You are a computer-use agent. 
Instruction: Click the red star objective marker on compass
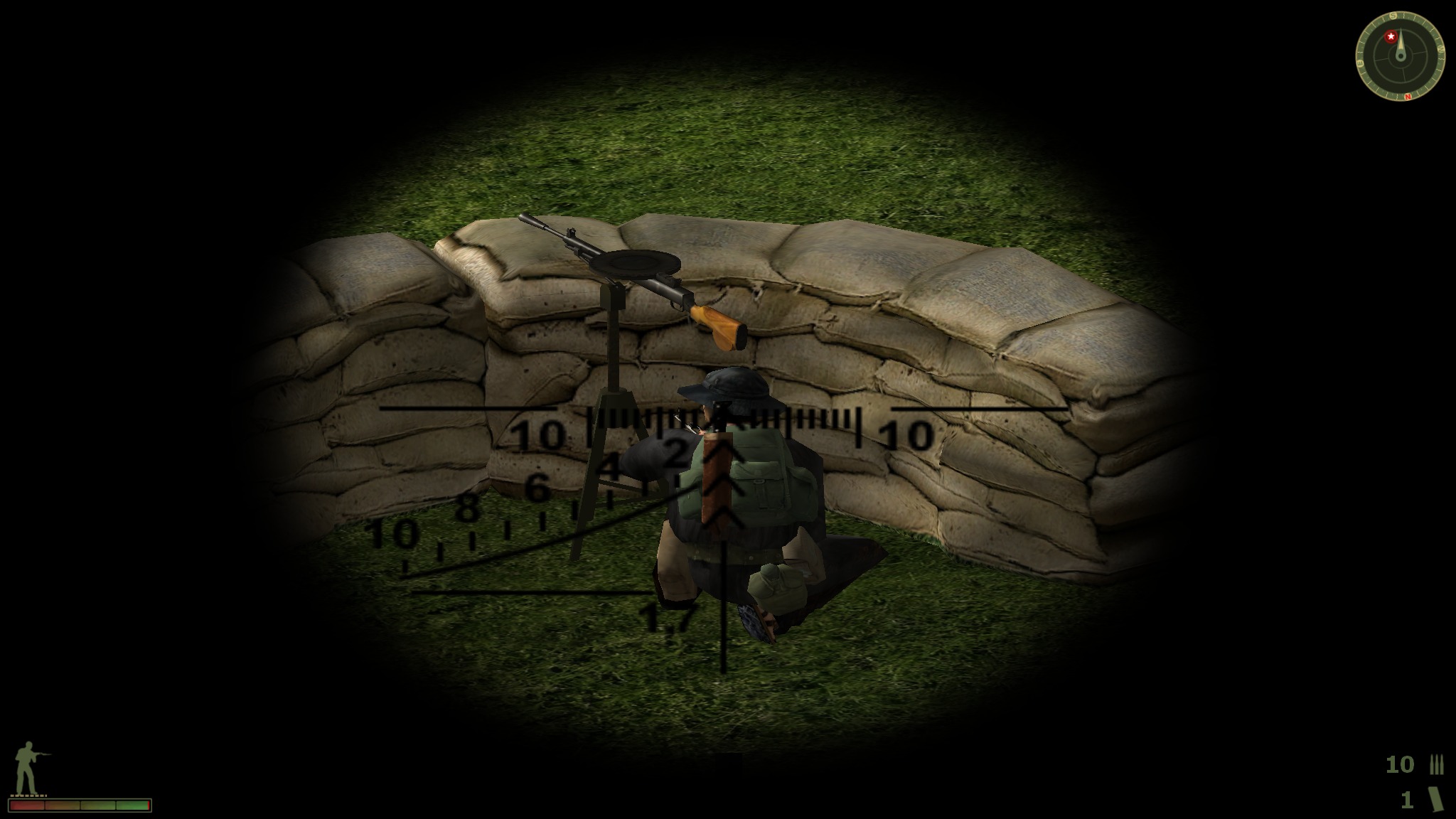1391,36
